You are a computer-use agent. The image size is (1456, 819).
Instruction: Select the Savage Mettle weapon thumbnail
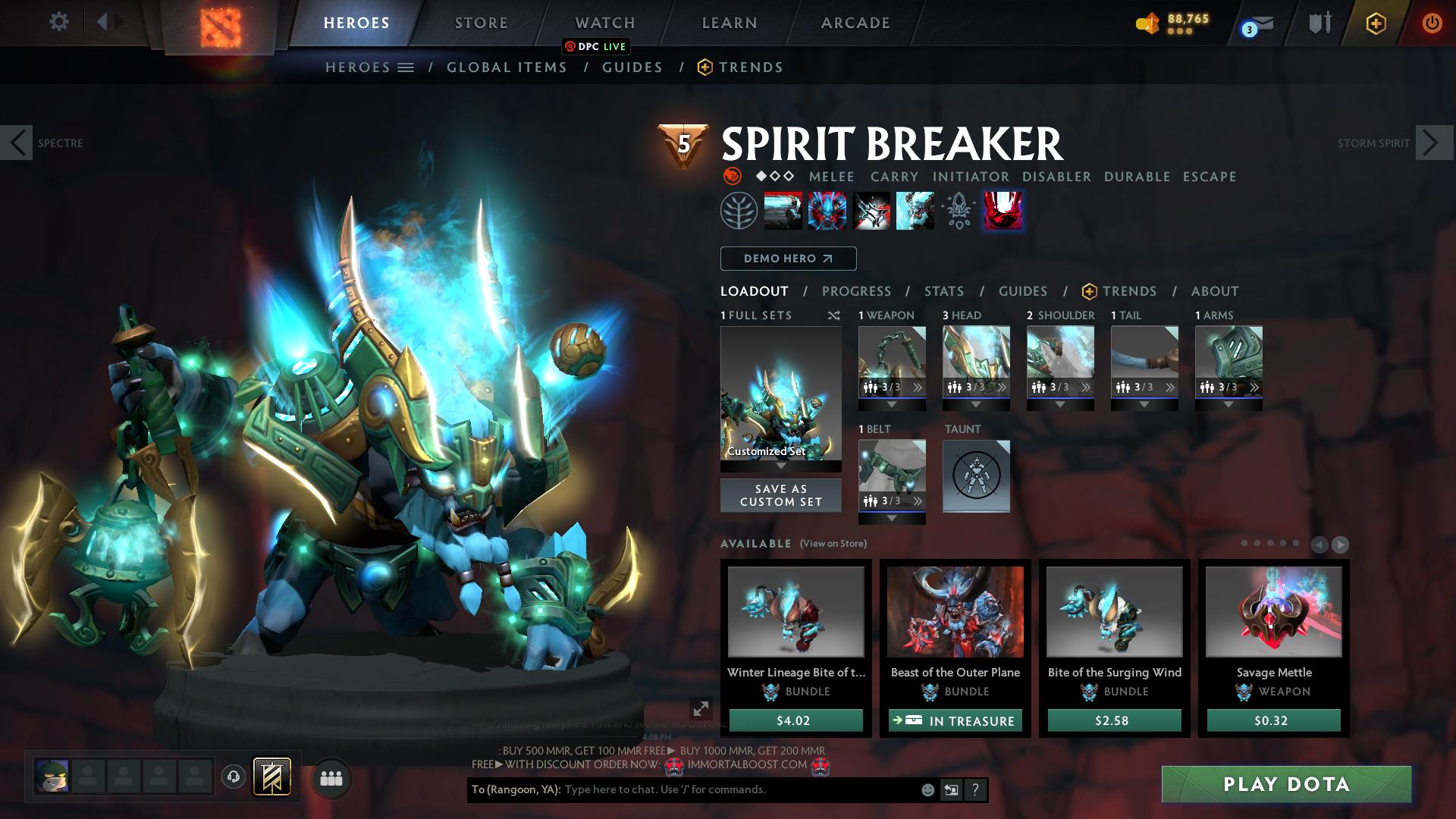coord(1272,612)
